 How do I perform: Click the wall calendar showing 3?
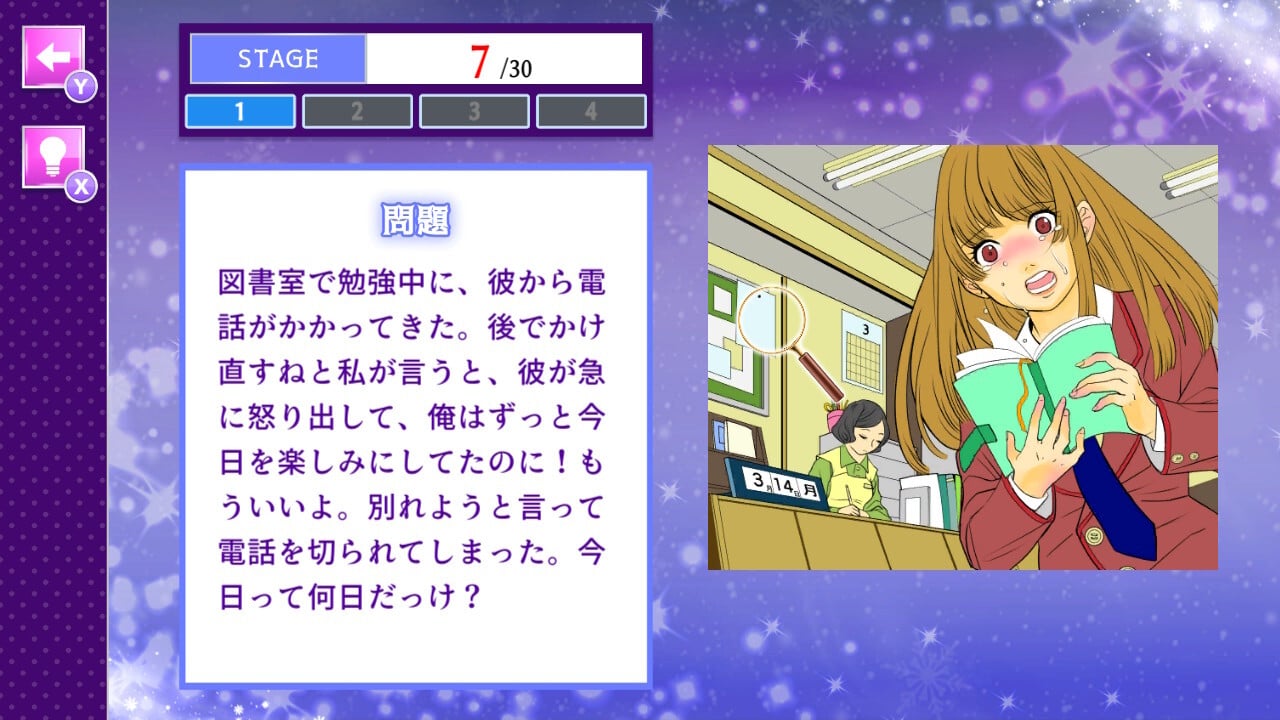[860, 345]
